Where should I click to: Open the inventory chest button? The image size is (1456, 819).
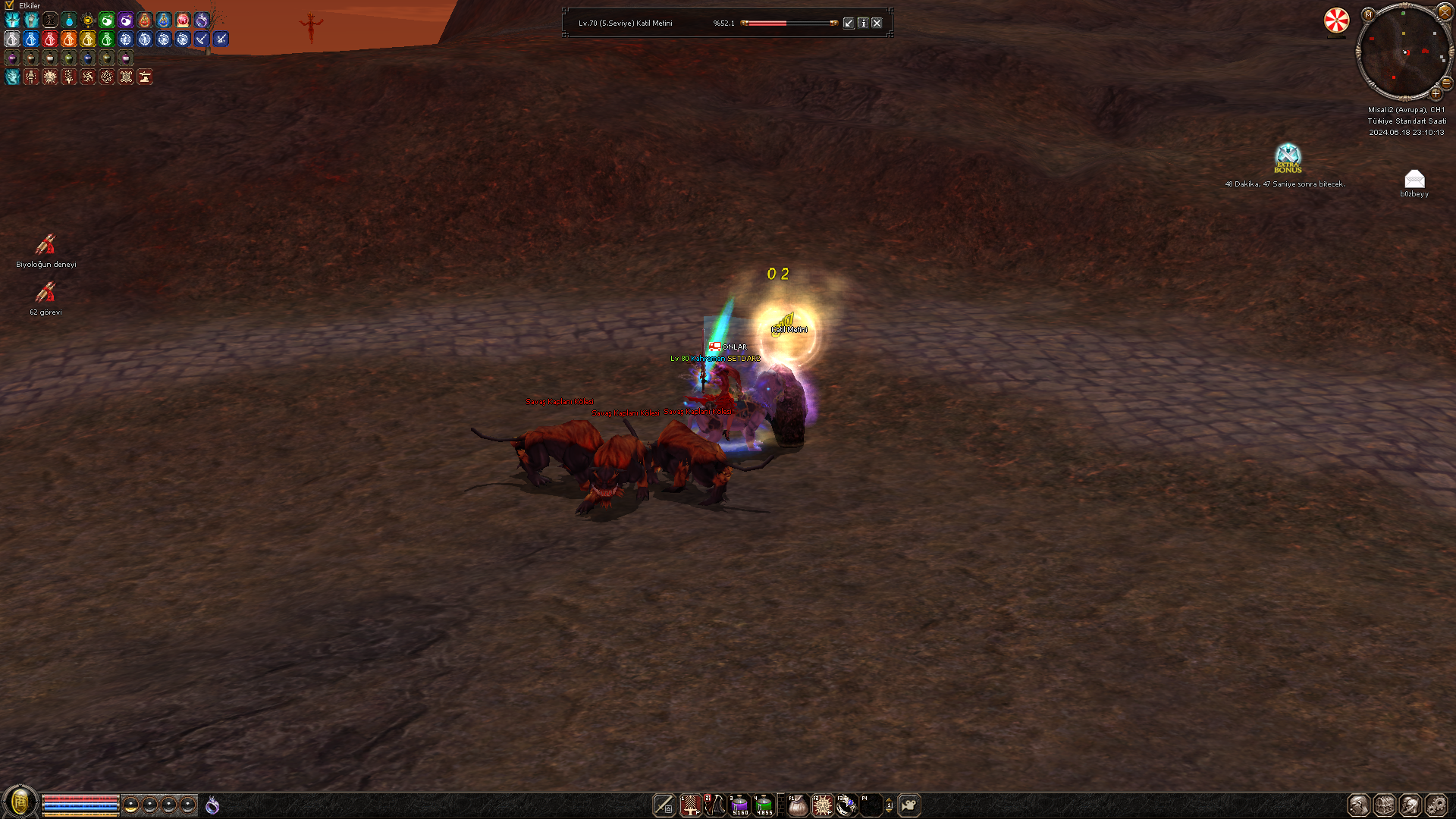coord(1385,805)
